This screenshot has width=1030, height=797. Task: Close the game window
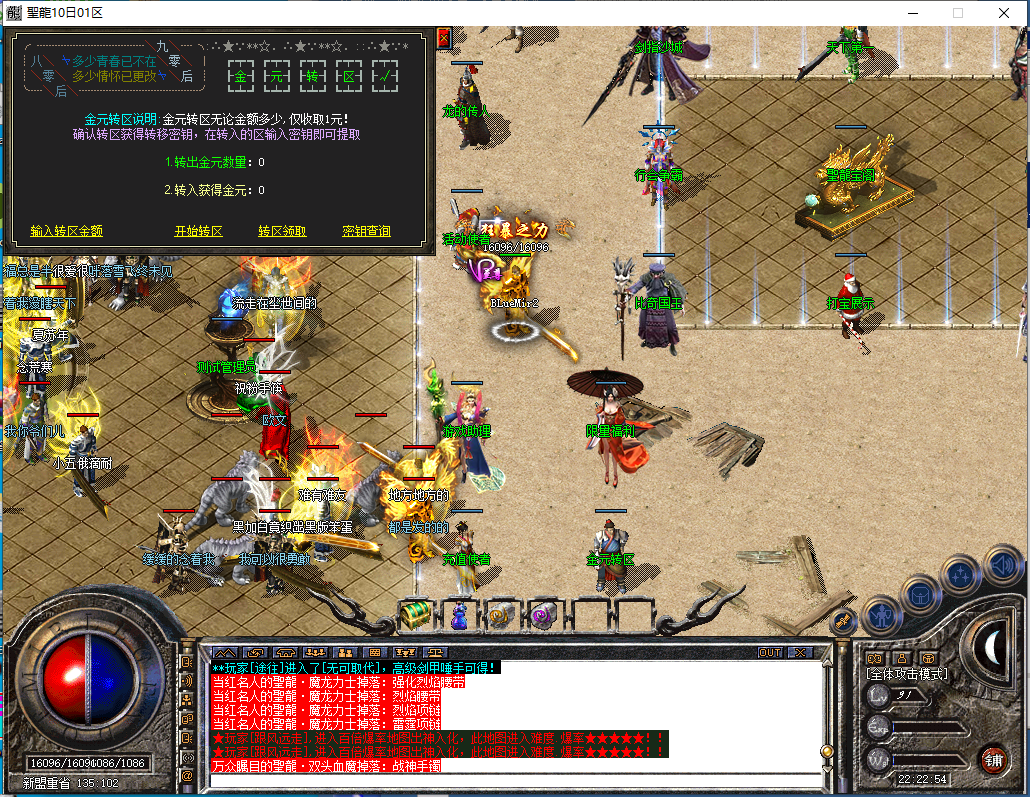pyautogui.click(x=1004, y=13)
